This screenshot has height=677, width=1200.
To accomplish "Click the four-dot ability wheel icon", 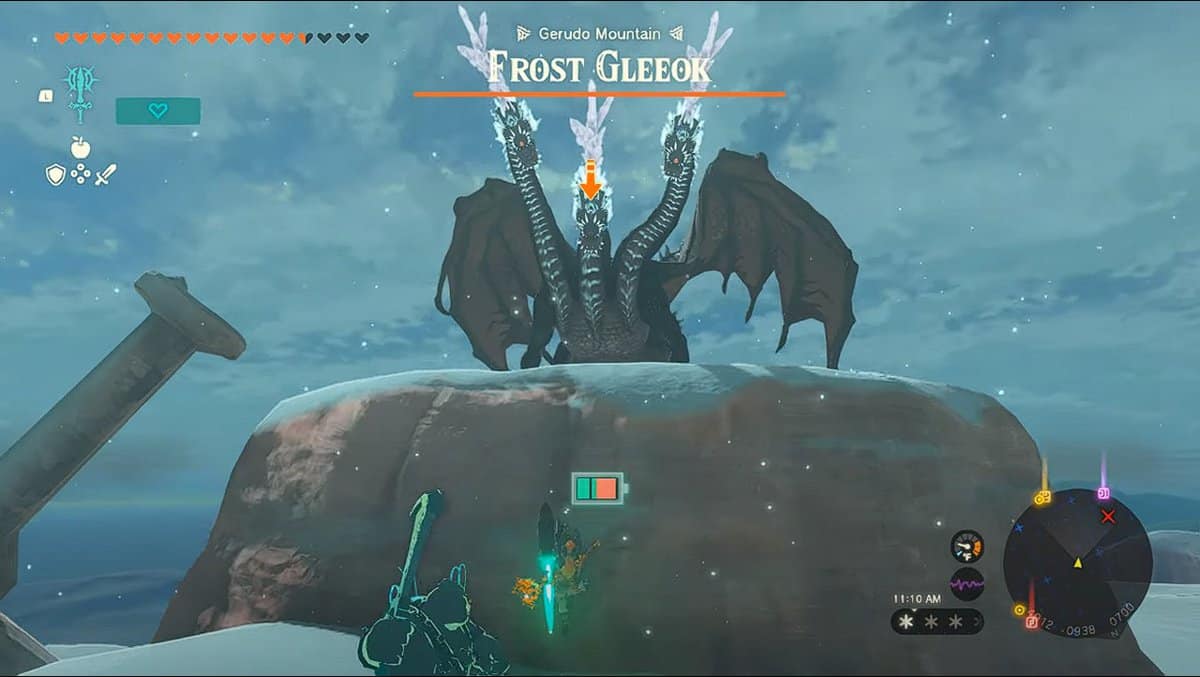I will click(x=81, y=175).
